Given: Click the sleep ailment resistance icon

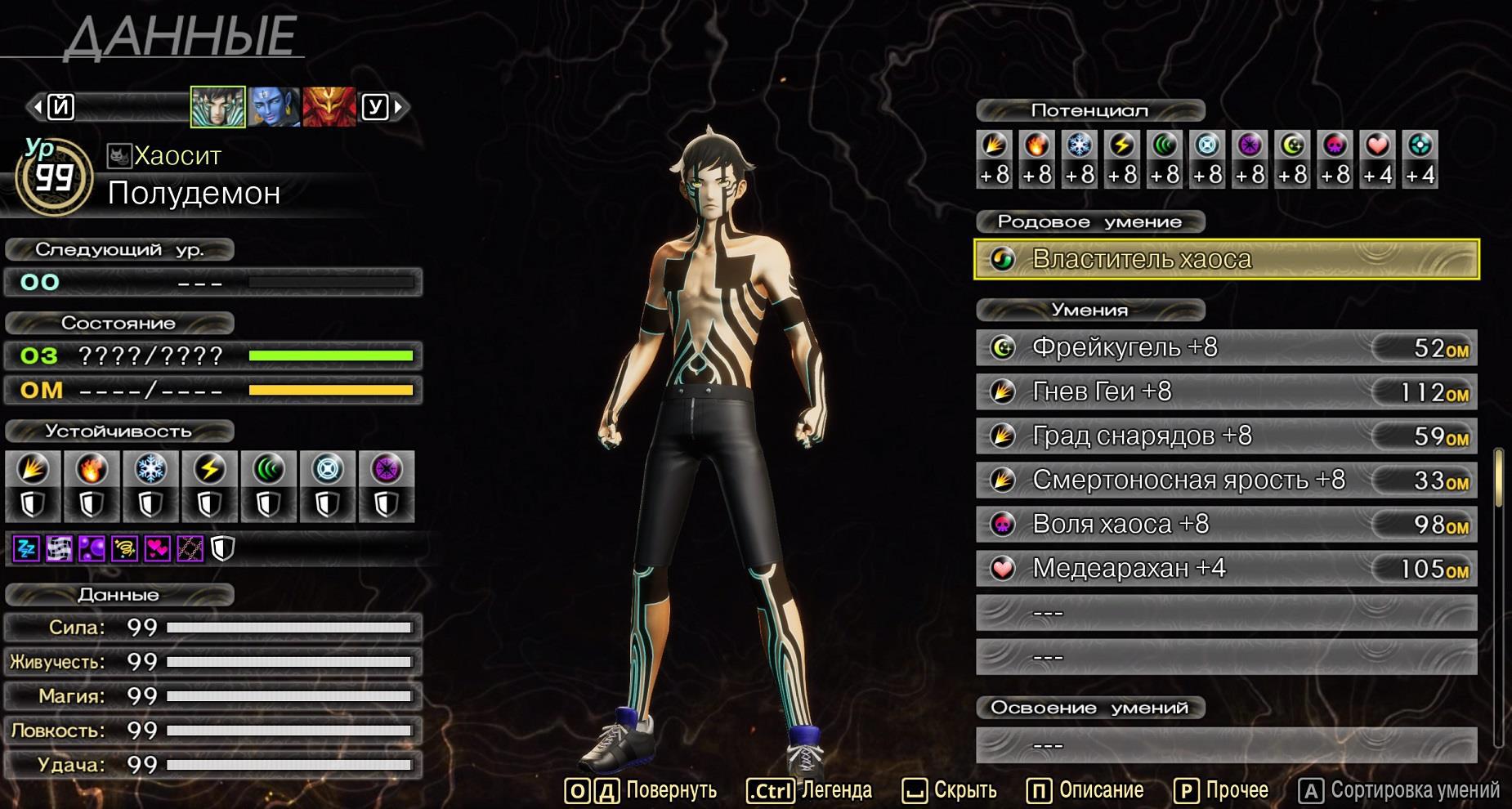Looking at the screenshot, I should click(26, 549).
